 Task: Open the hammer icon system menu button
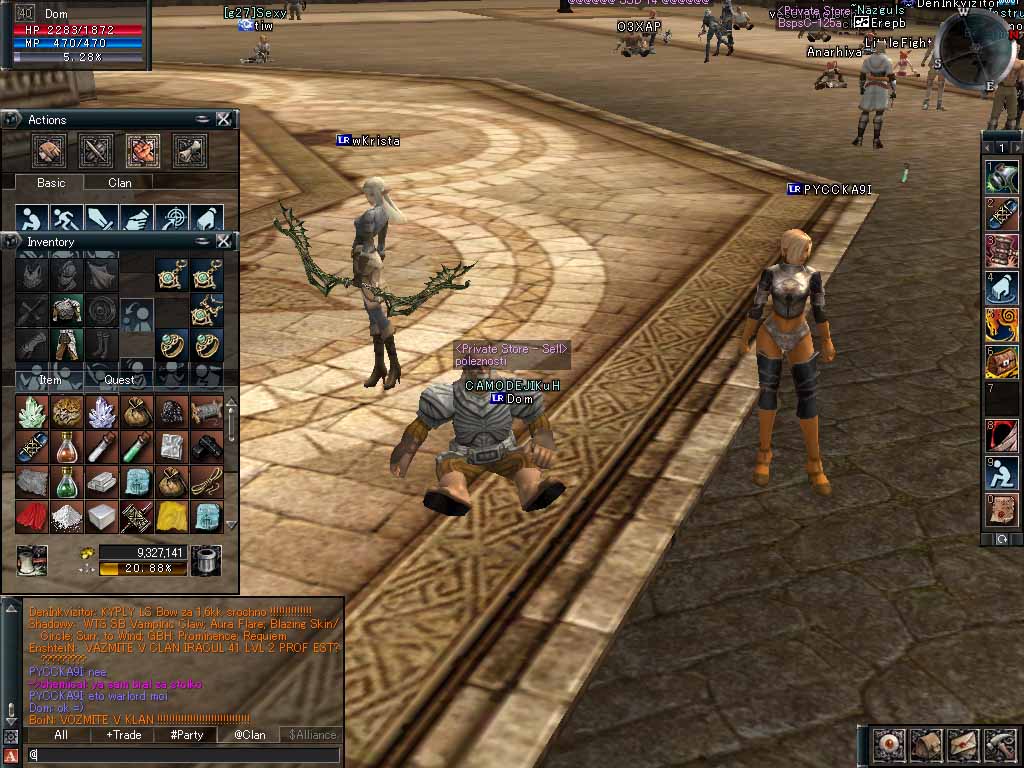pyautogui.click(x=1001, y=744)
